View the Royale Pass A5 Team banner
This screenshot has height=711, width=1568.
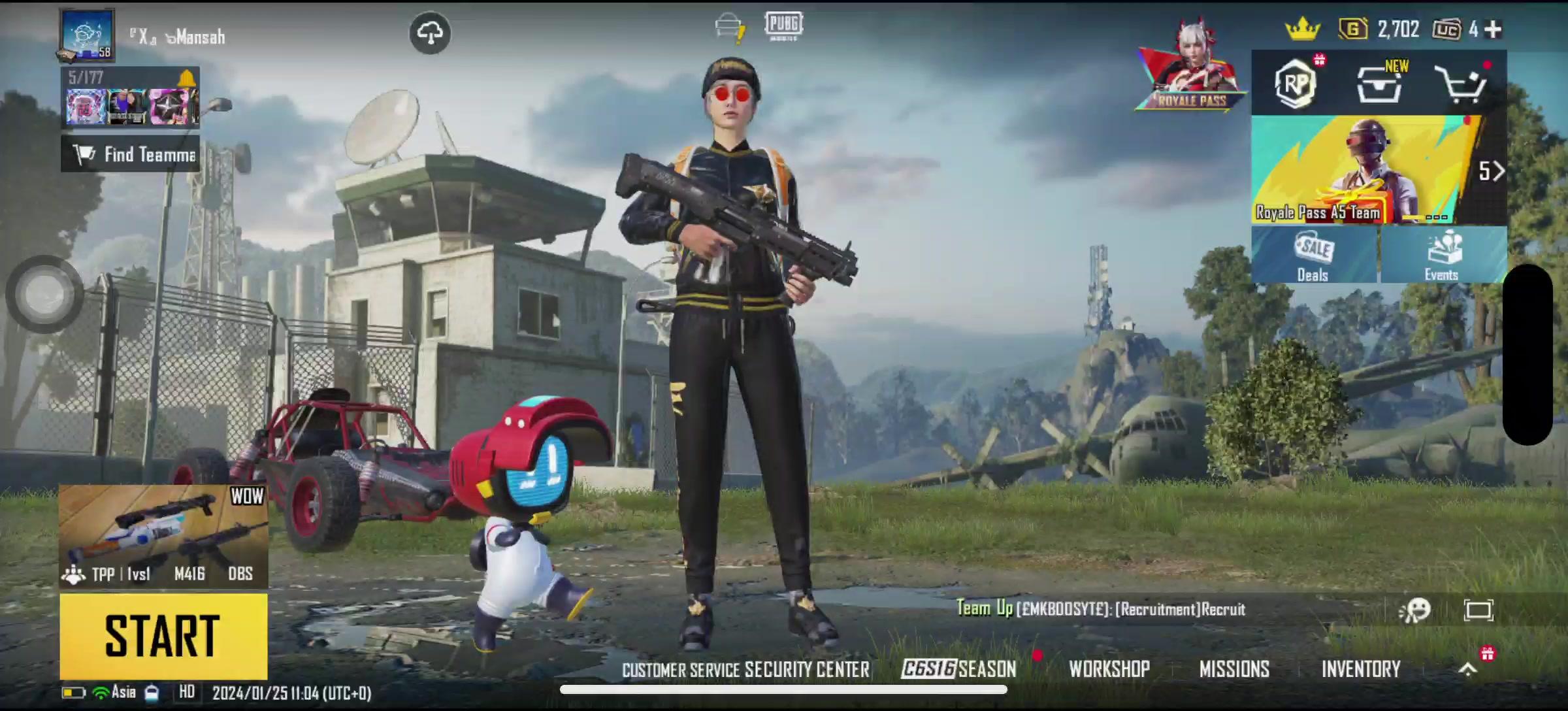pyautogui.click(x=1365, y=171)
